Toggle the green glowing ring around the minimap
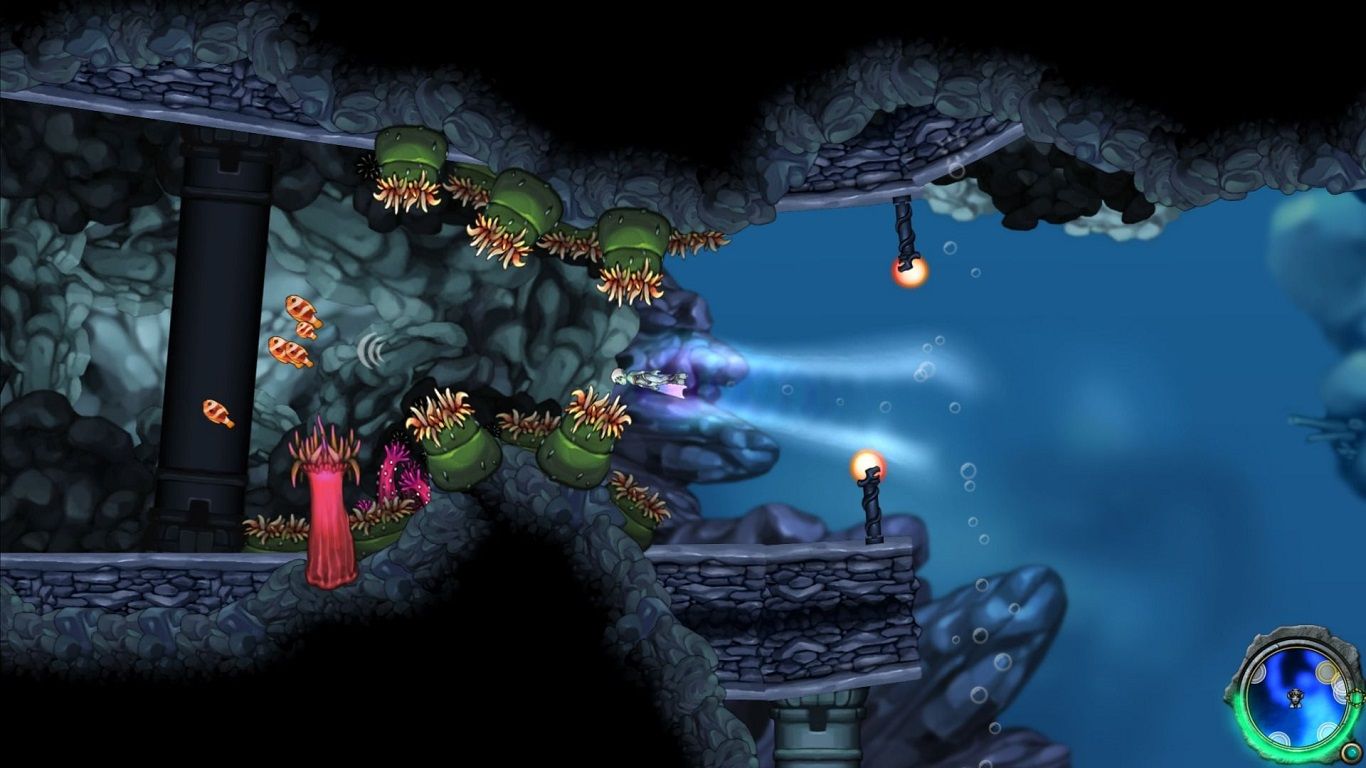 [x=1245, y=718]
